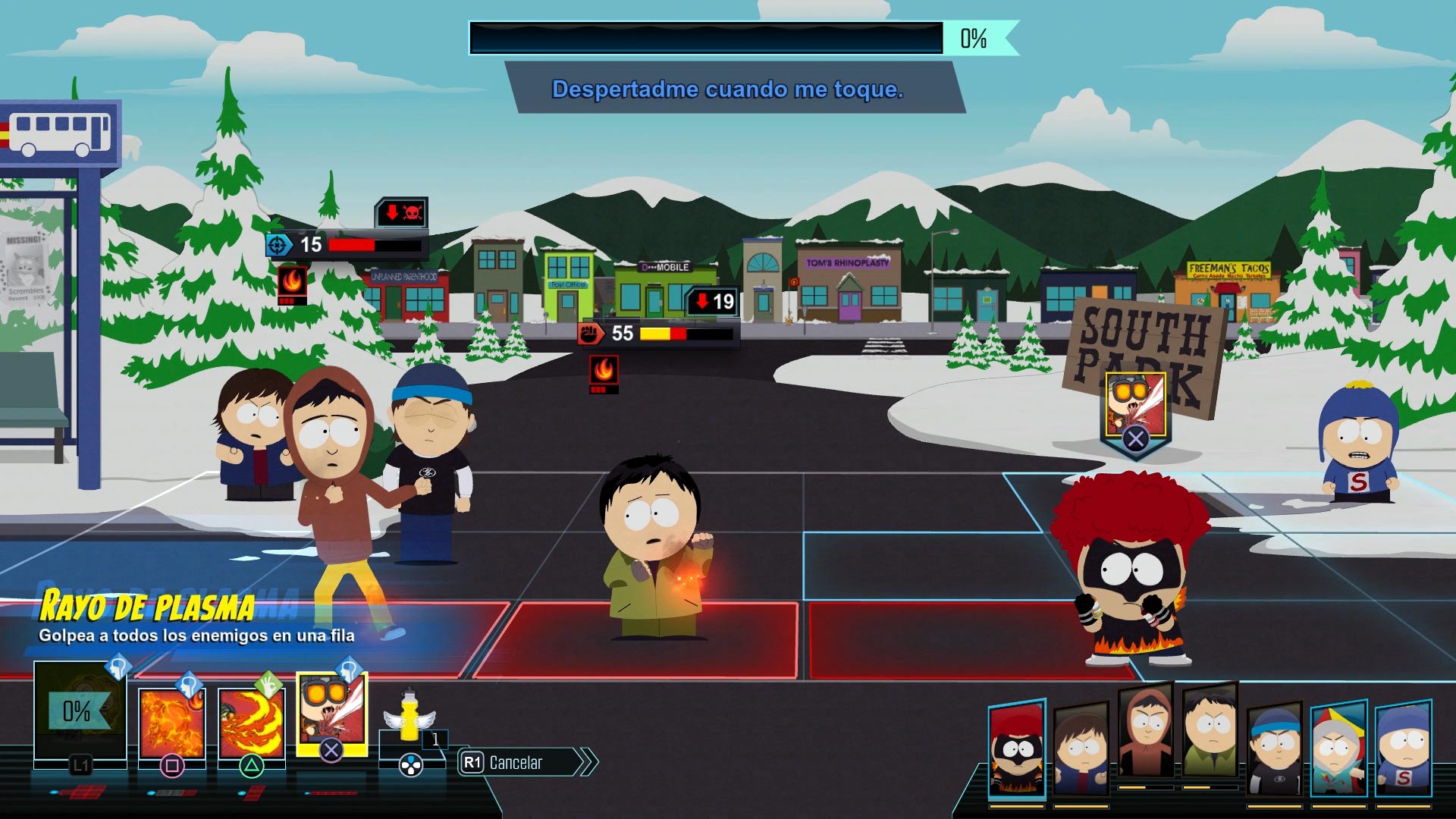
Task: Select the ultimate ability card showing 0%
Action: pos(79,711)
